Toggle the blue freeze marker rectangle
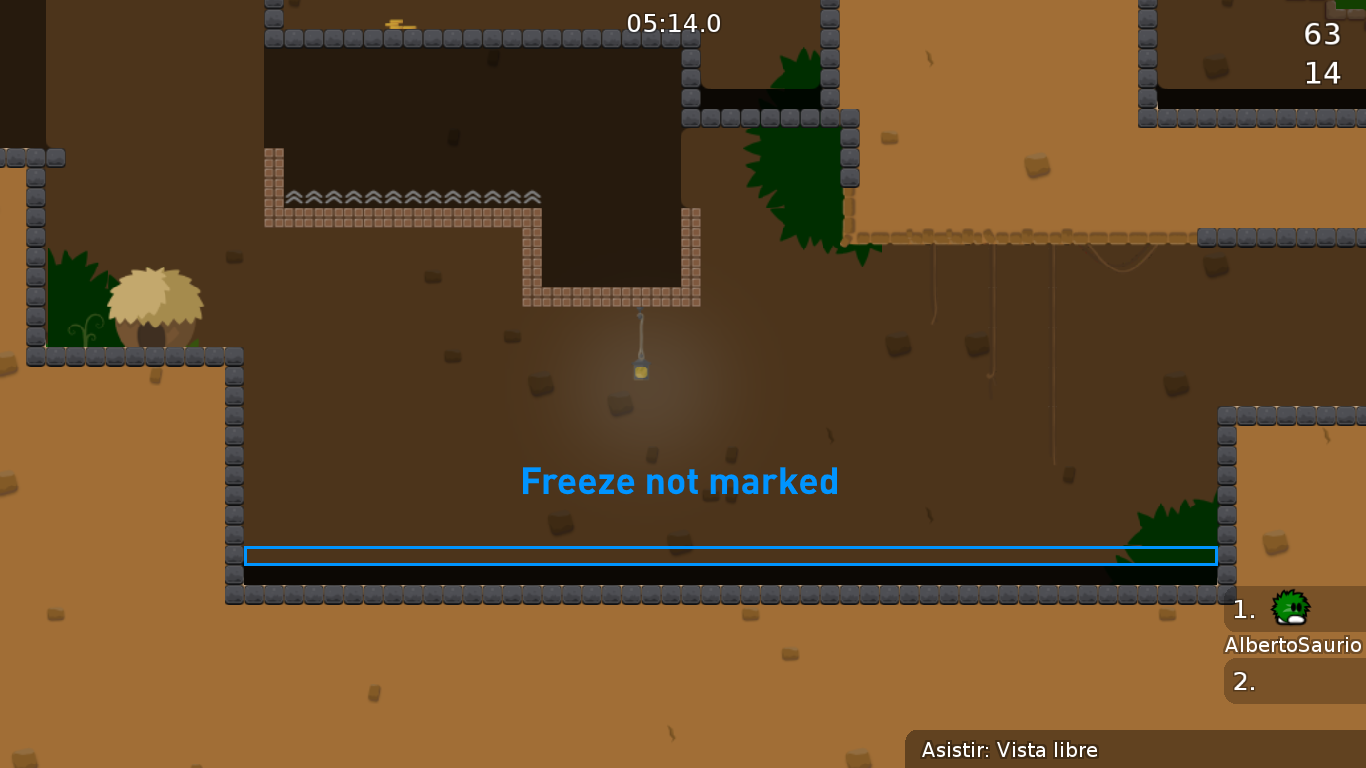Image resolution: width=1366 pixels, height=768 pixels. pos(730,556)
